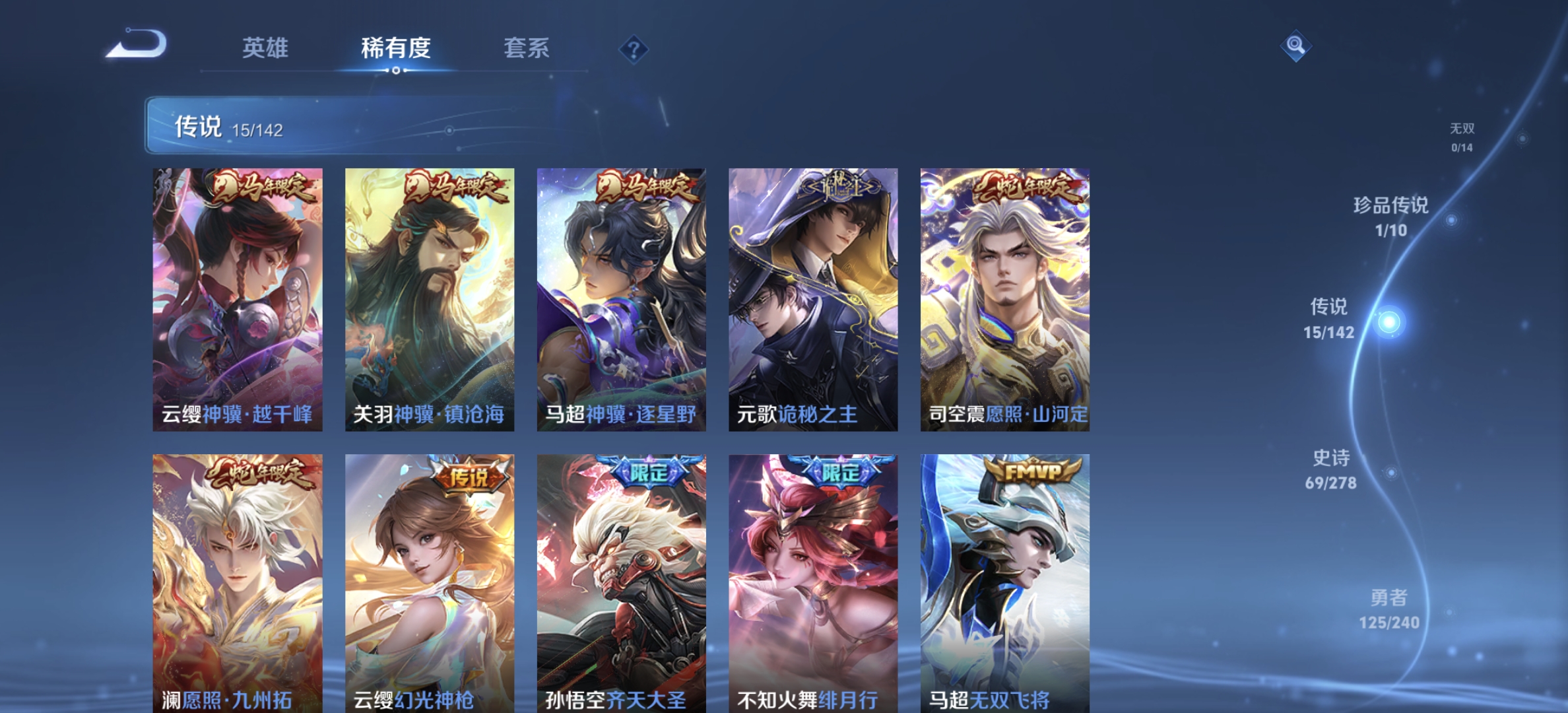
Task: Switch to the 套系 tab
Action: [x=527, y=49]
